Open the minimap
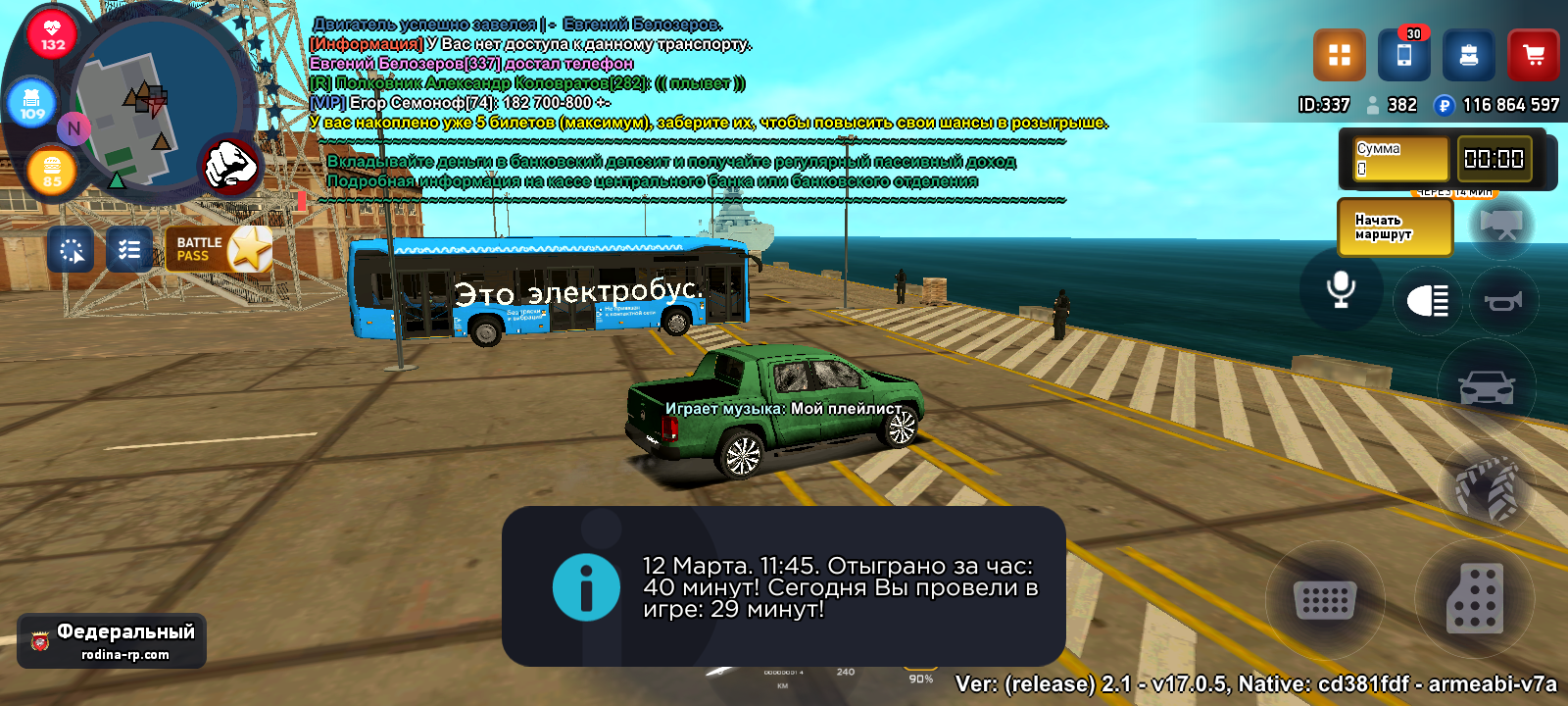Viewport: 1568px width, 706px height. pyautogui.click(x=157, y=104)
